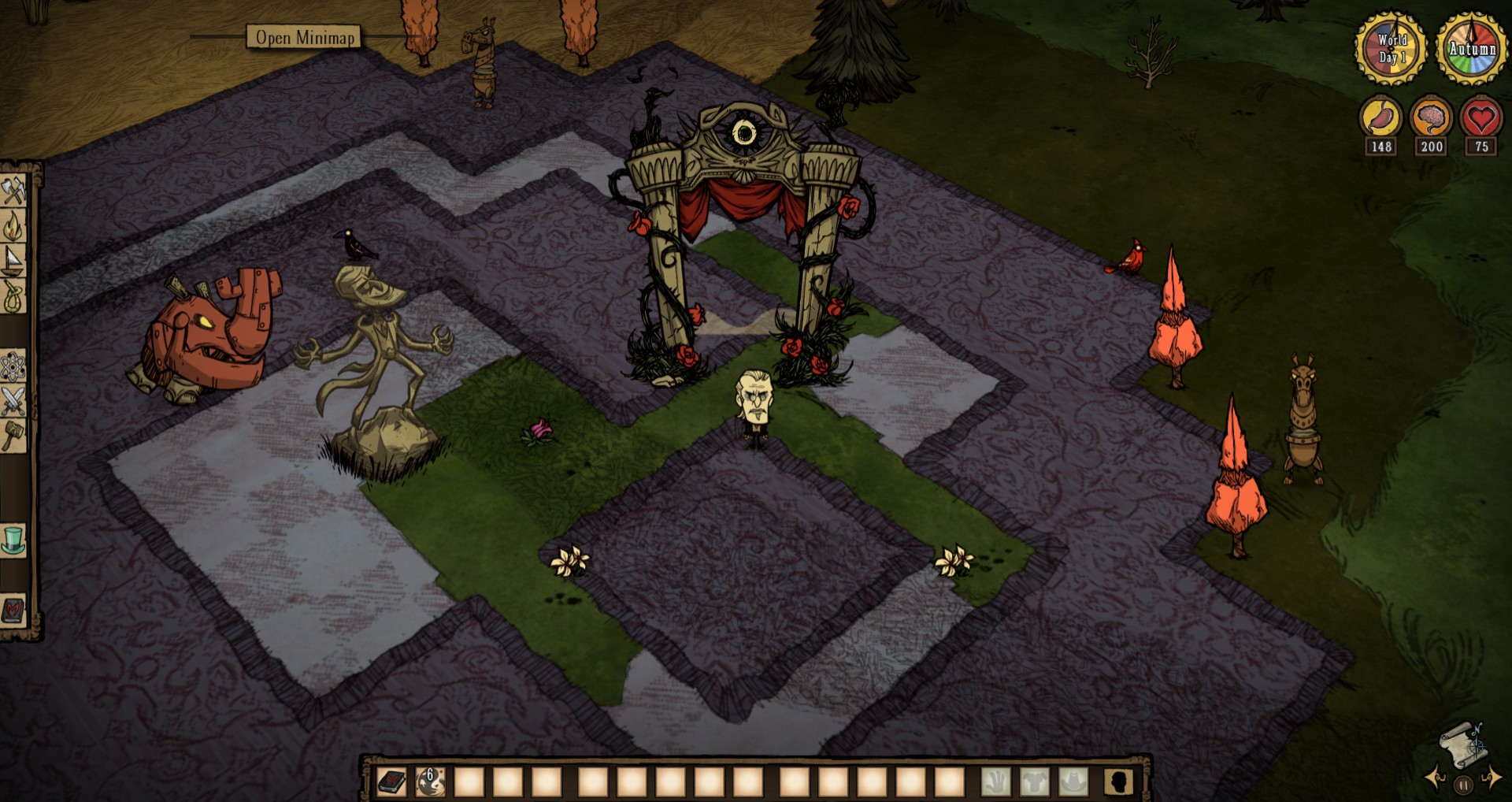Select the Nautical sailboat crafting tab
Screen dimensions: 1512x802
tap(13, 261)
